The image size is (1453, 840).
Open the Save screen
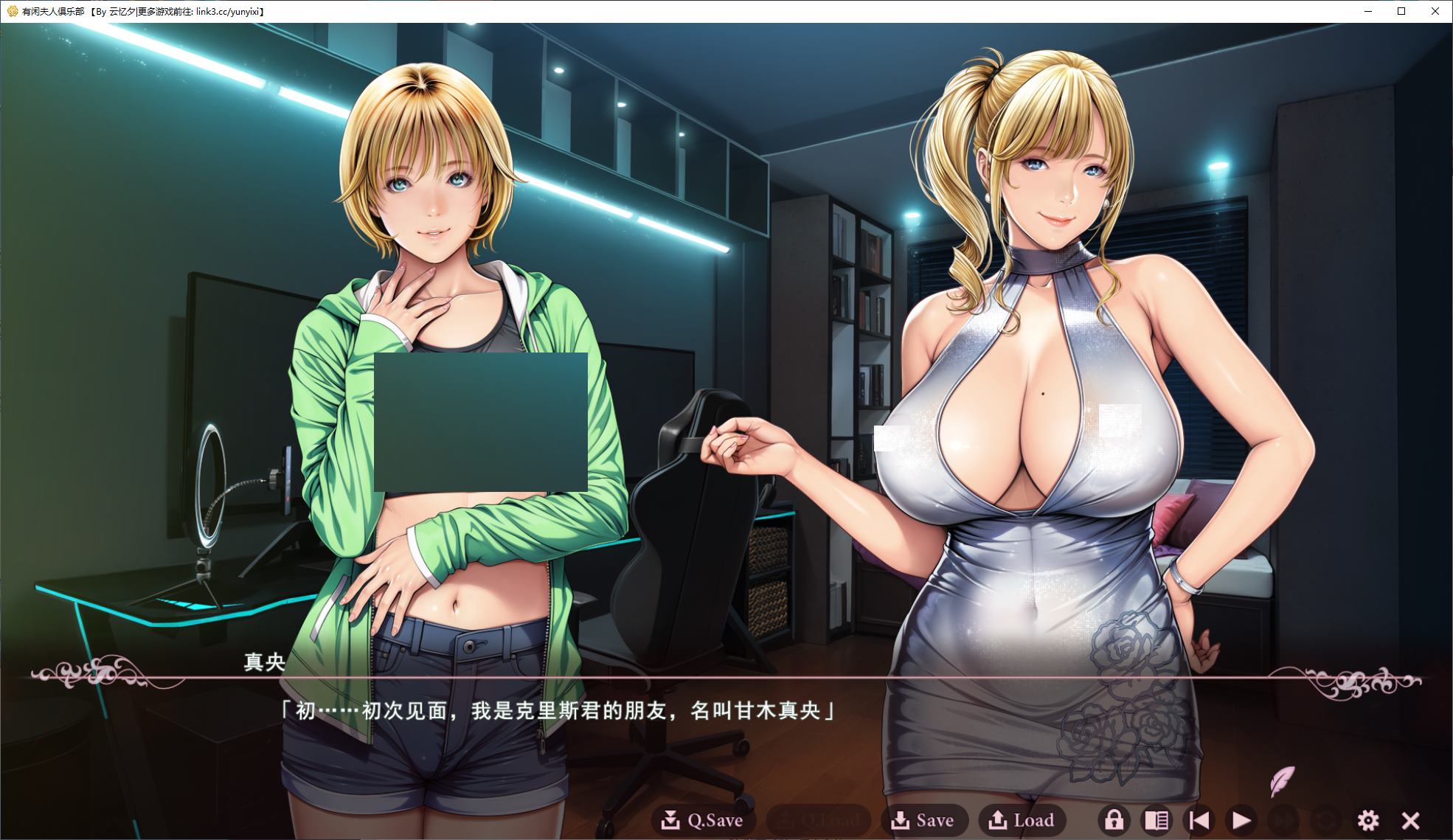pyautogui.click(x=924, y=819)
